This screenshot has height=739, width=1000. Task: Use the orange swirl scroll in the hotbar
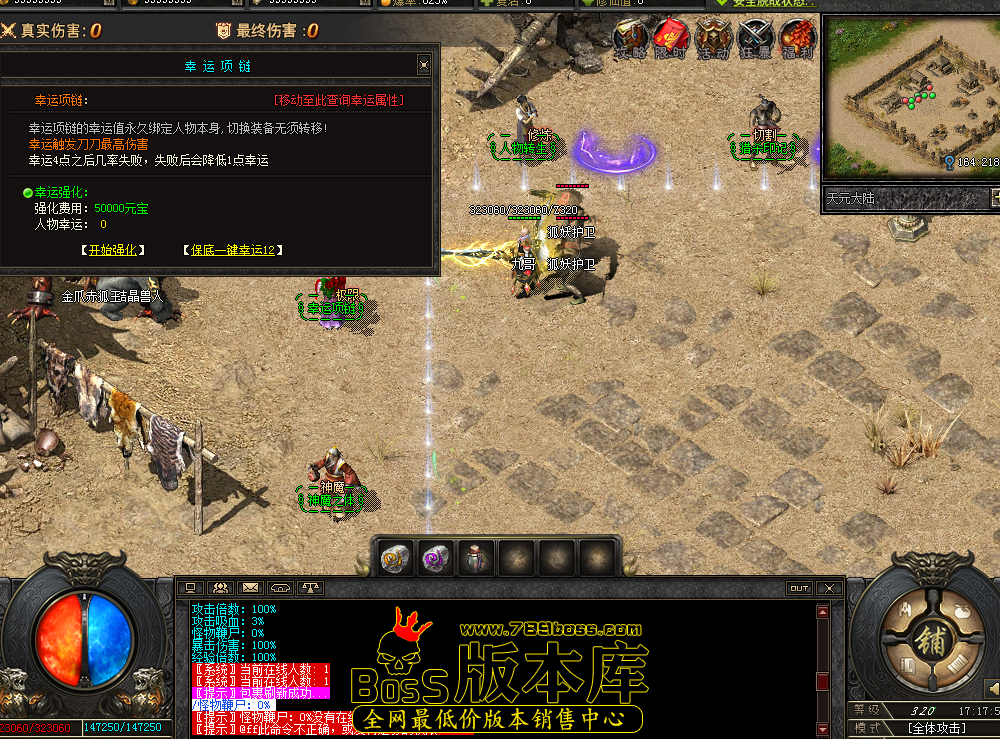(x=395, y=558)
